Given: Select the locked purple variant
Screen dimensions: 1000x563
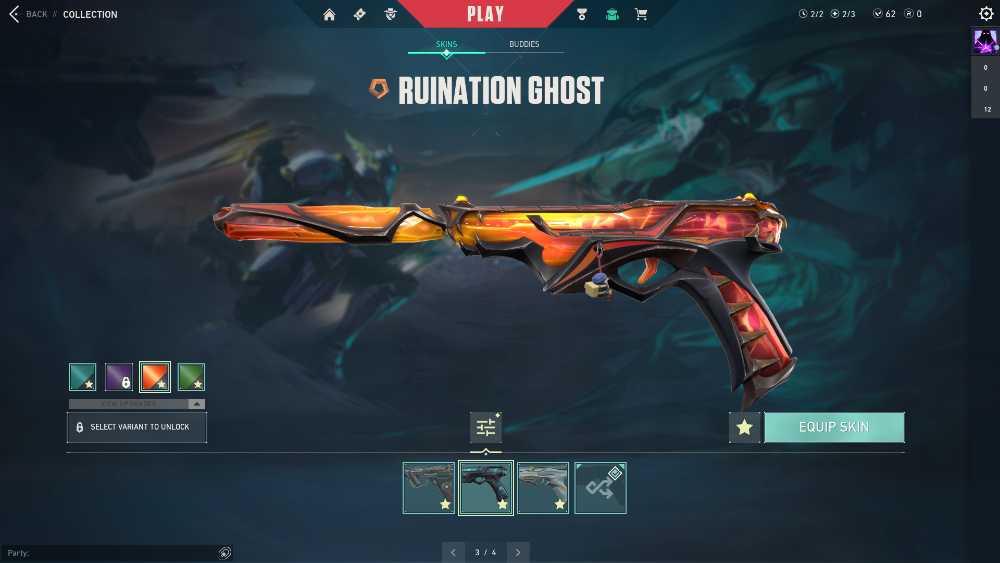Looking at the screenshot, I should [119, 377].
